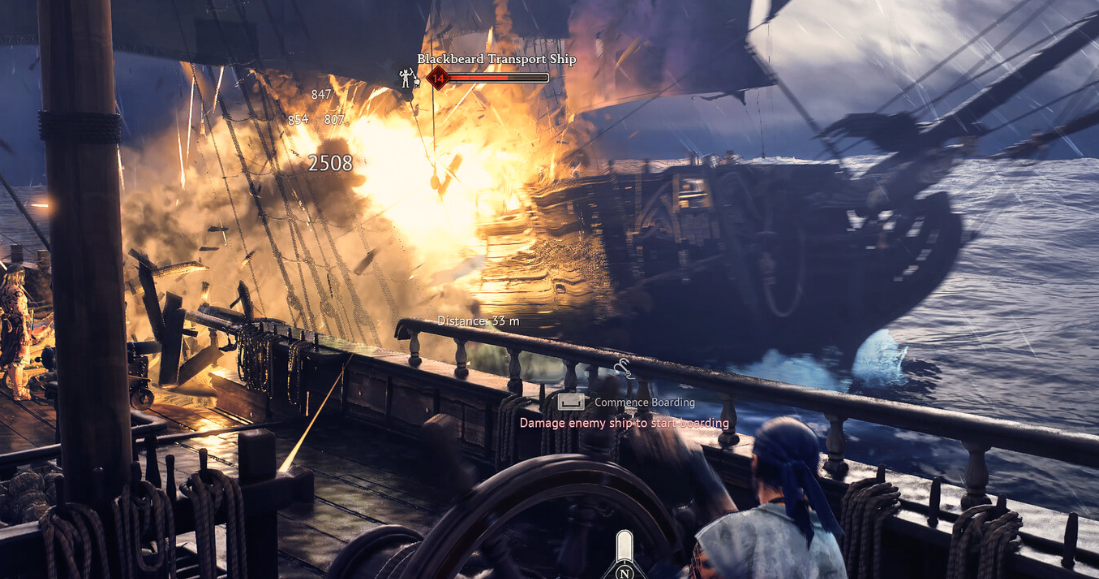Click the grappling hook boarding icon

(622, 368)
